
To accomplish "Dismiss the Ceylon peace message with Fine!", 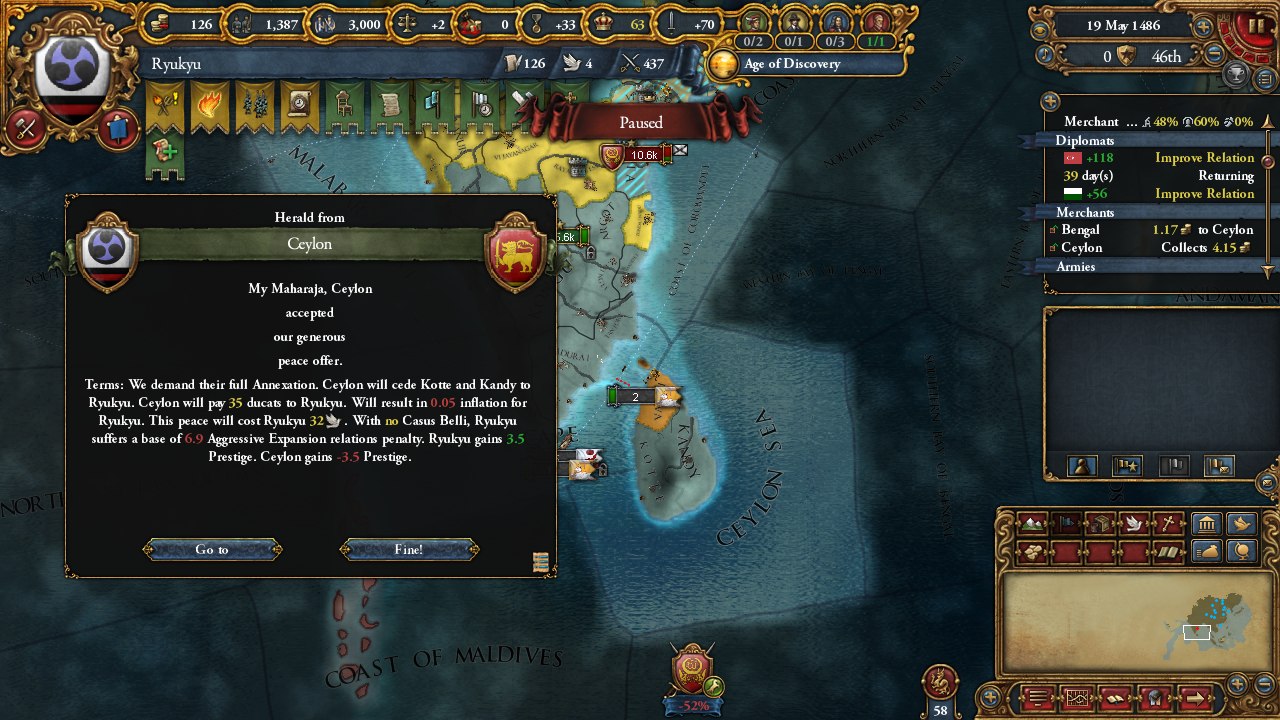I will tap(409, 550).
